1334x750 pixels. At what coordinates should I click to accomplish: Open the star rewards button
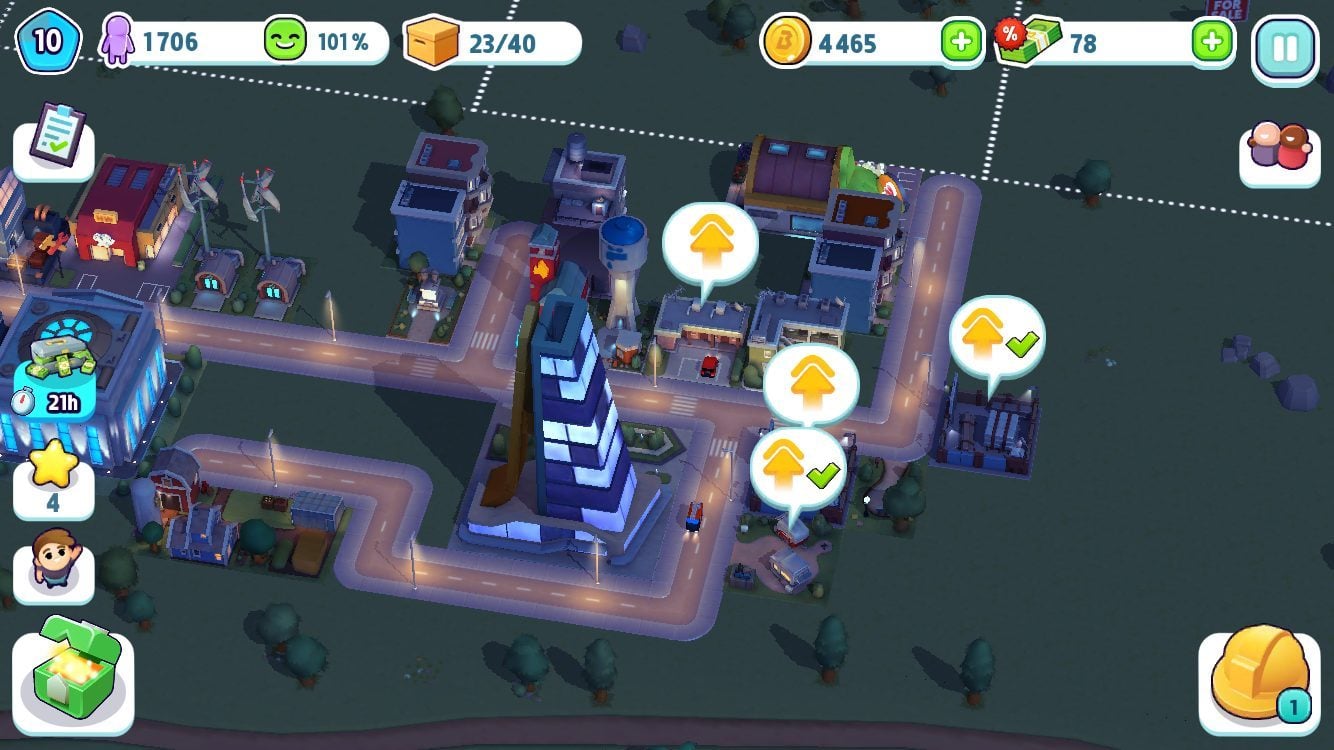click(x=53, y=476)
